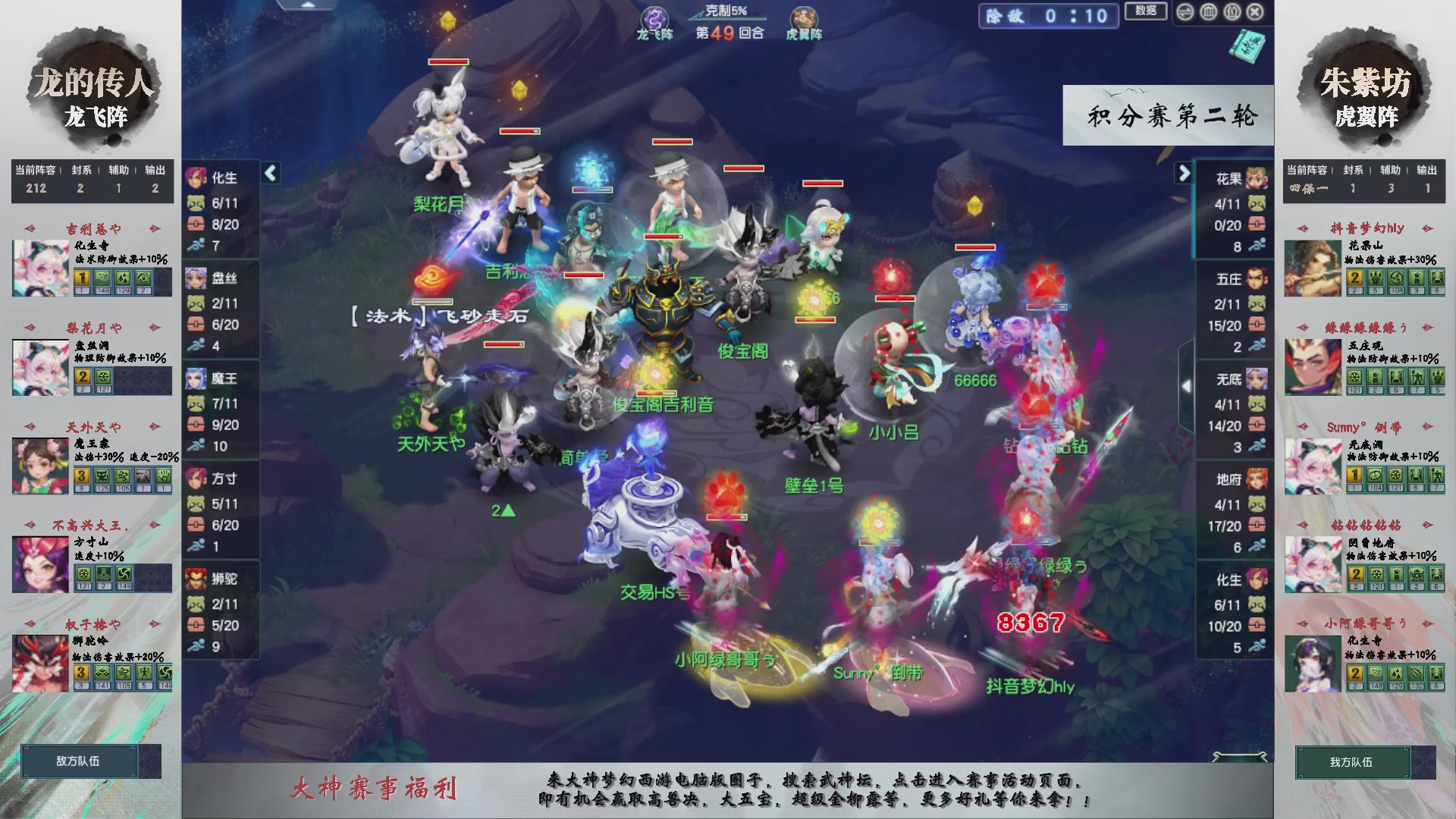
Task: Switch to the 数据 data panel
Action: point(1147,11)
